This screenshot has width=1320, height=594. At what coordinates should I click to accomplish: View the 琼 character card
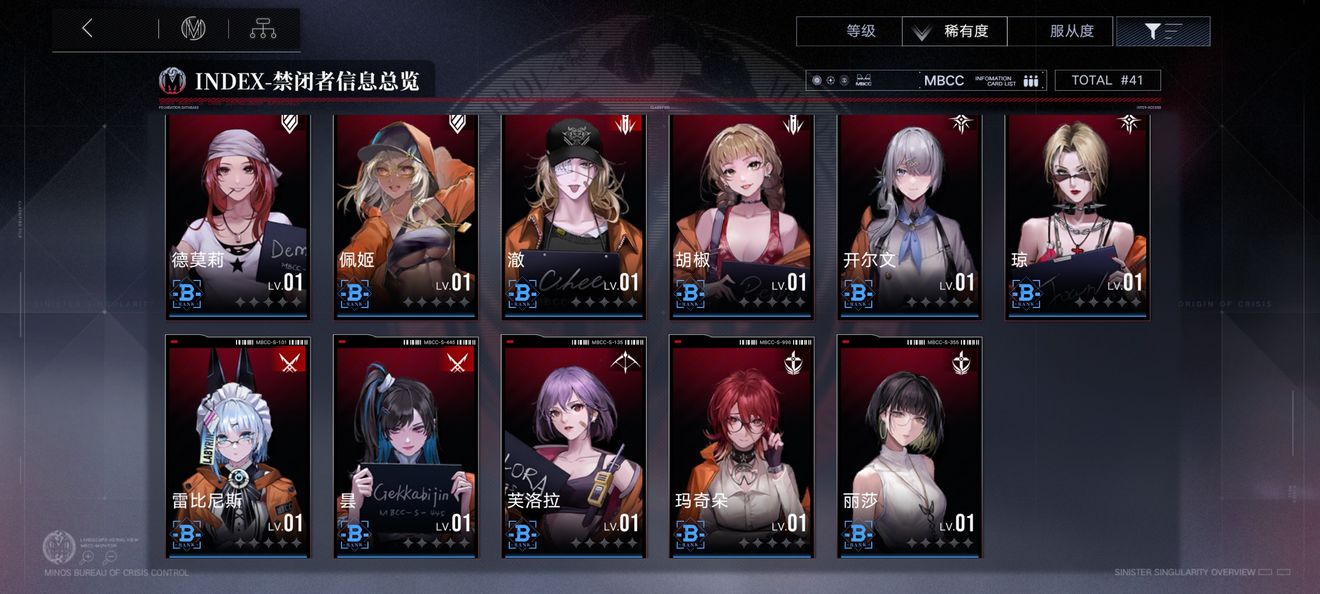point(1077,216)
